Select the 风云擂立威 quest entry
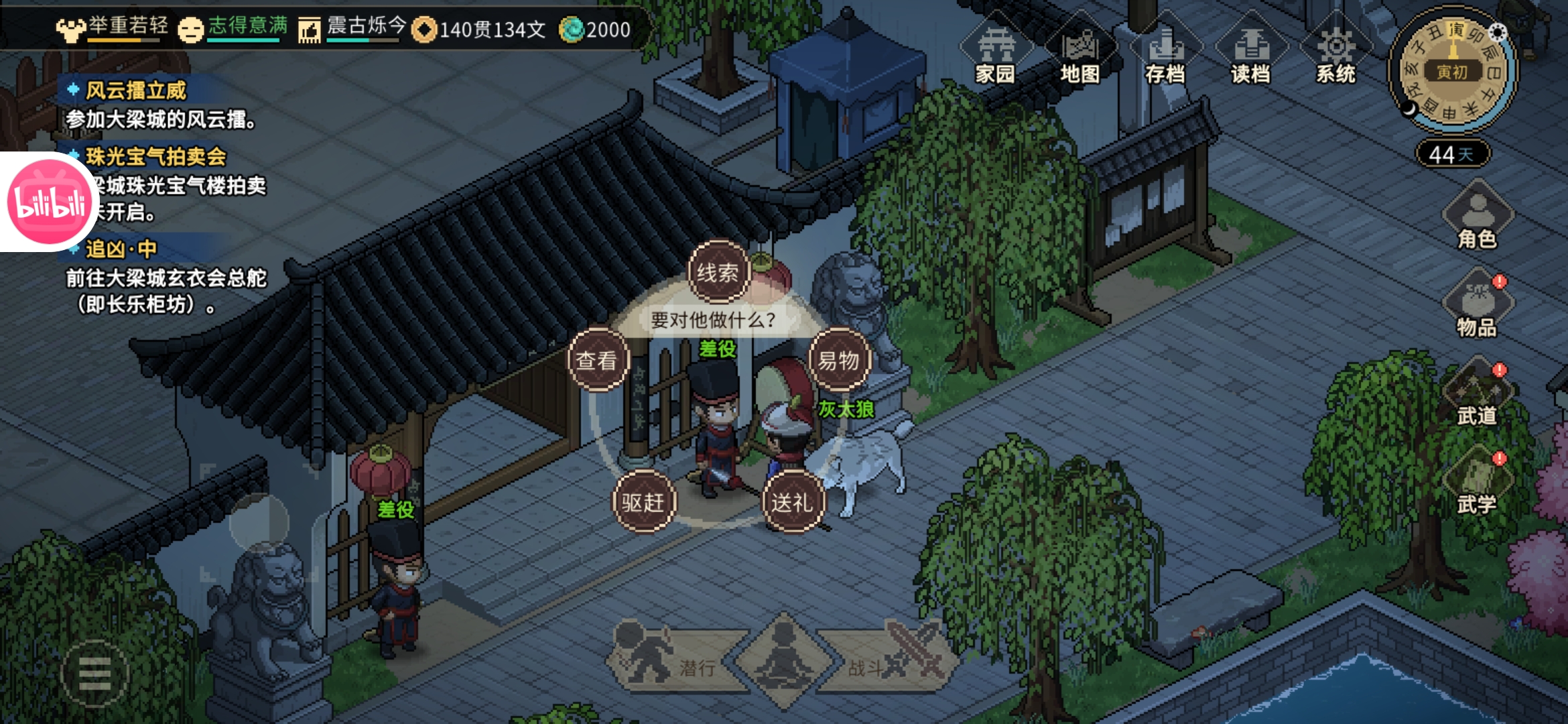Screen dimensions: 1568x724 point(136,90)
